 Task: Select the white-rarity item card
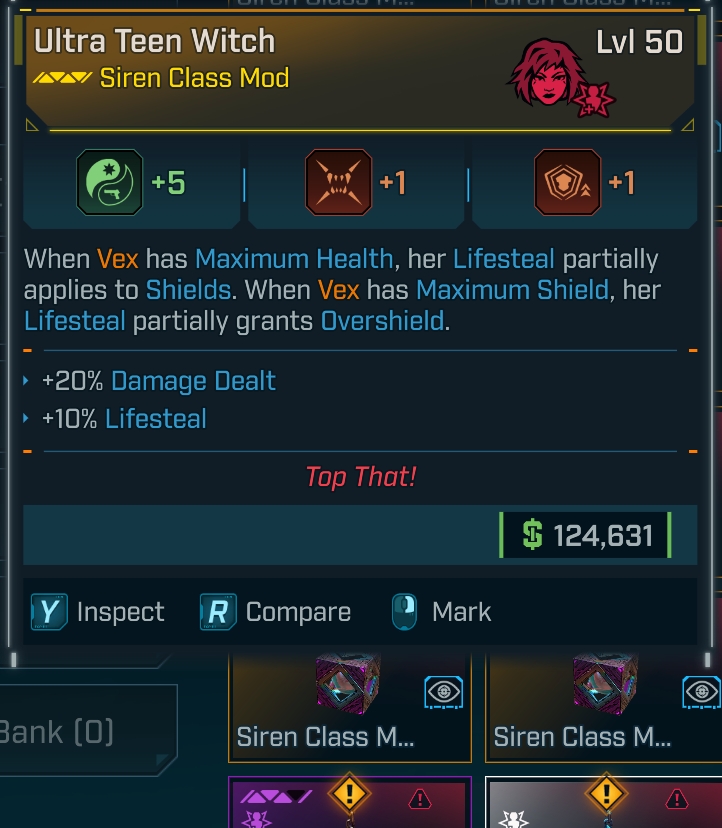point(603,803)
